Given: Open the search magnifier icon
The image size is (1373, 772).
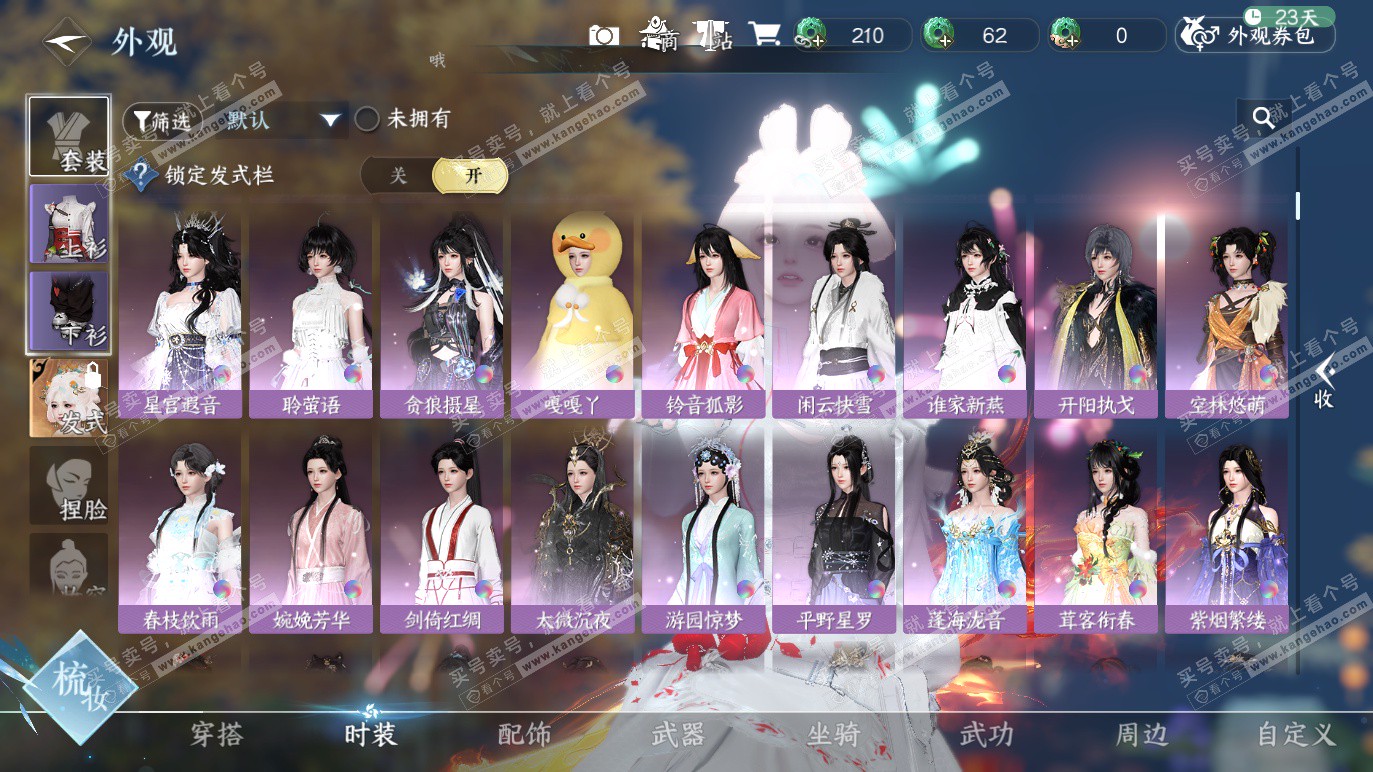Looking at the screenshot, I should coord(1263,119).
